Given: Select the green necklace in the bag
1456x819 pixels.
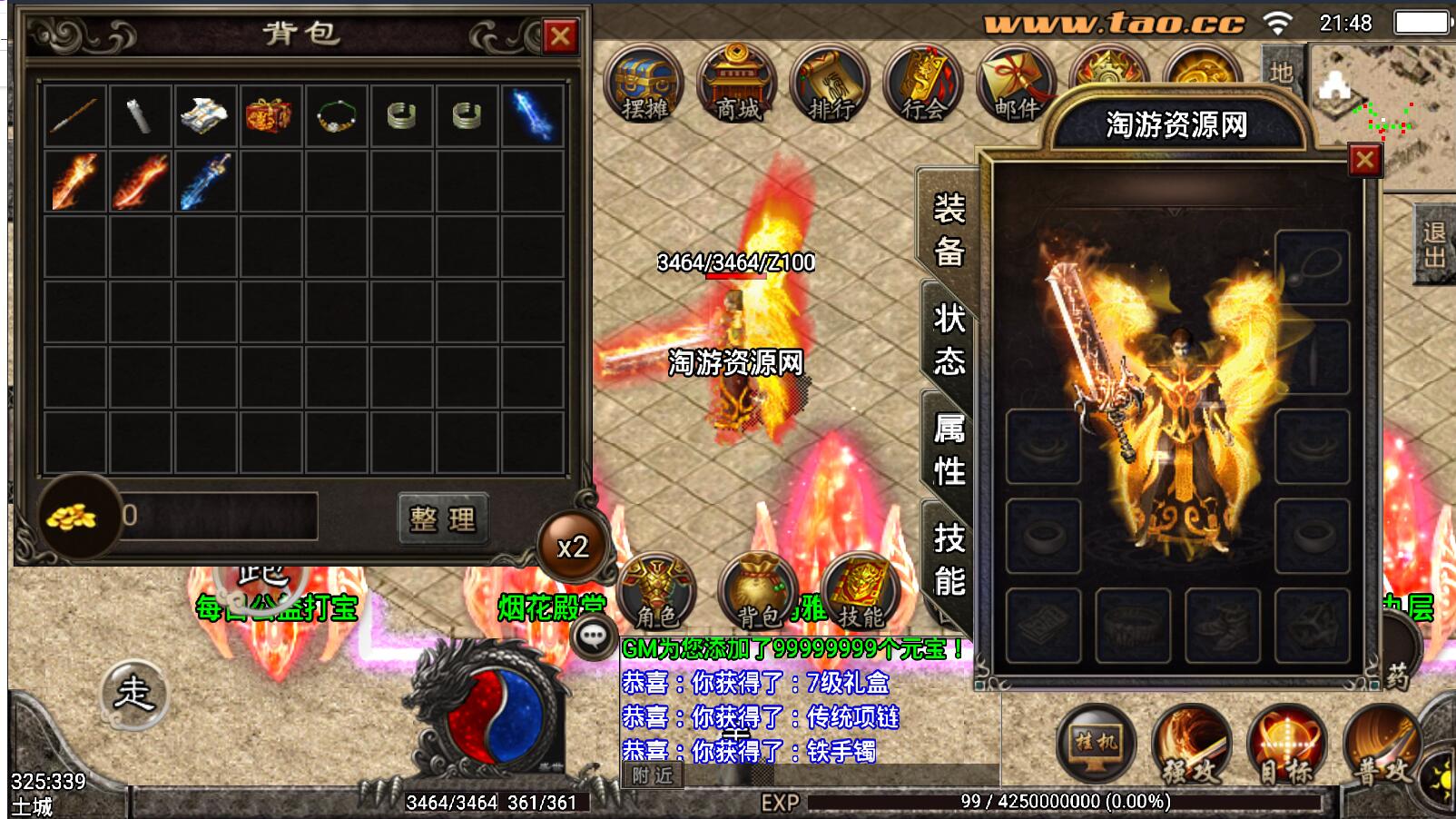Looking at the screenshot, I should click(x=336, y=117).
